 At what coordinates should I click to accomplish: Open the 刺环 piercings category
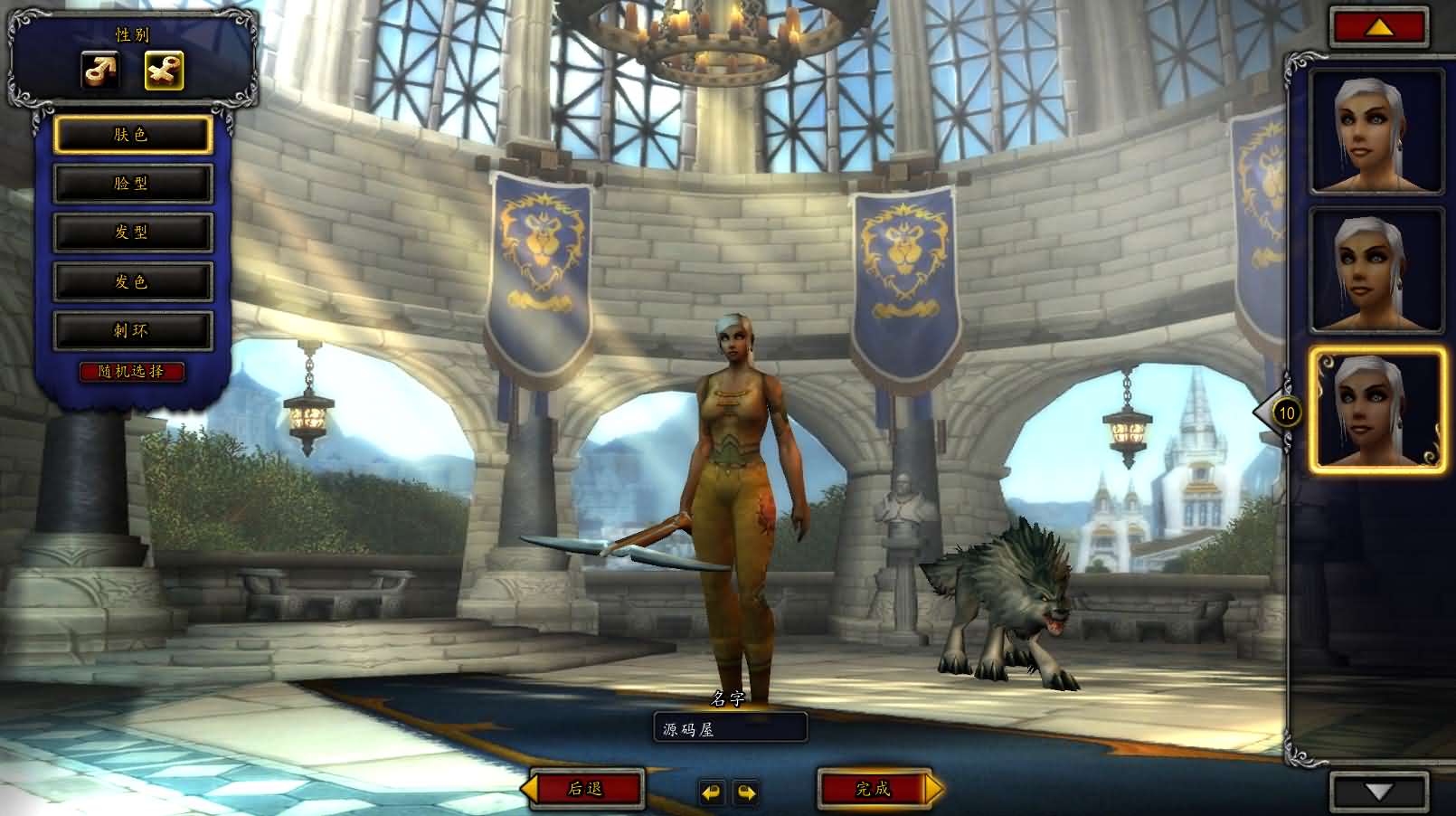tap(134, 330)
